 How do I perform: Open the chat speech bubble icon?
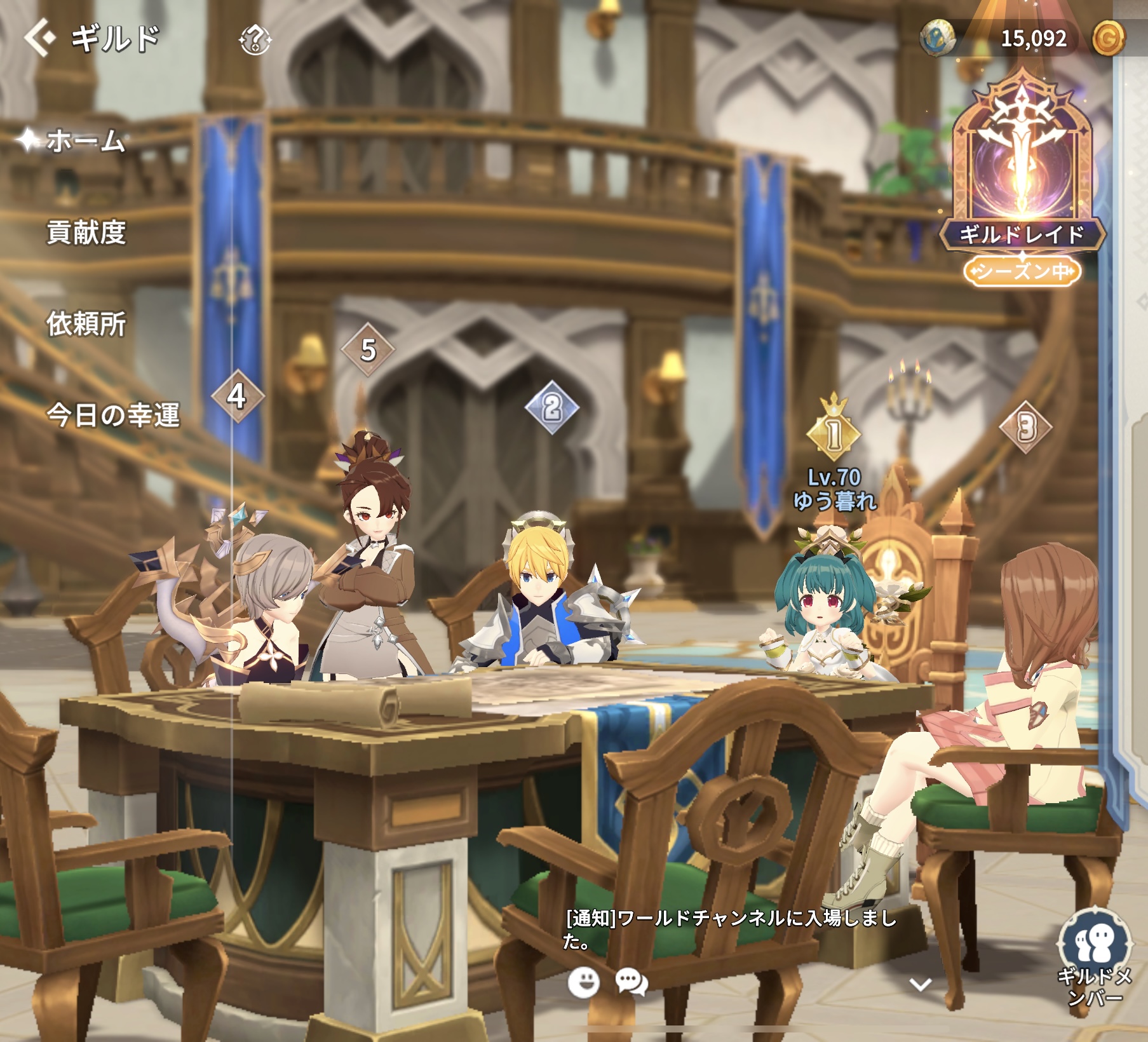[631, 982]
